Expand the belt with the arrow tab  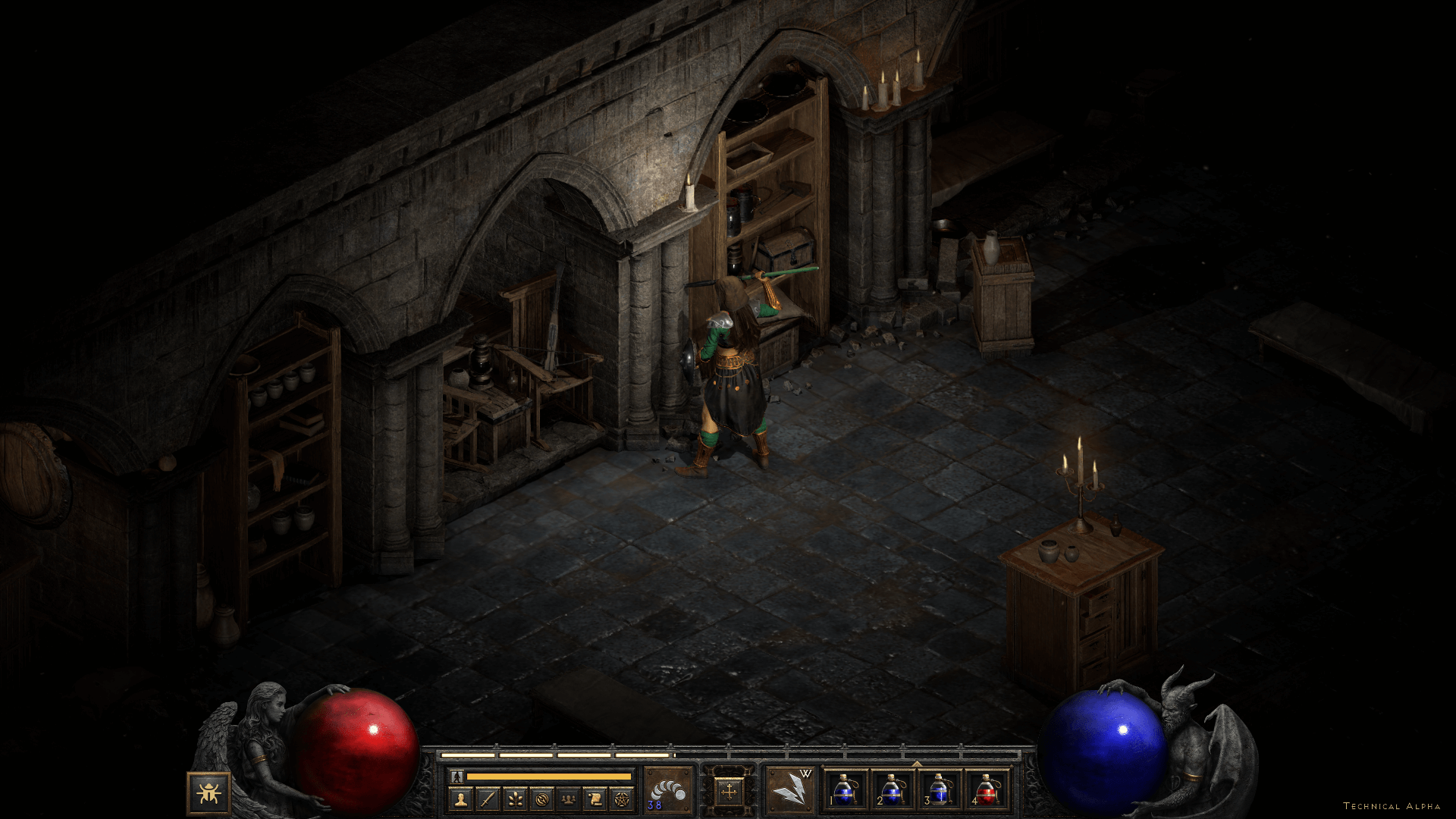click(x=917, y=764)
